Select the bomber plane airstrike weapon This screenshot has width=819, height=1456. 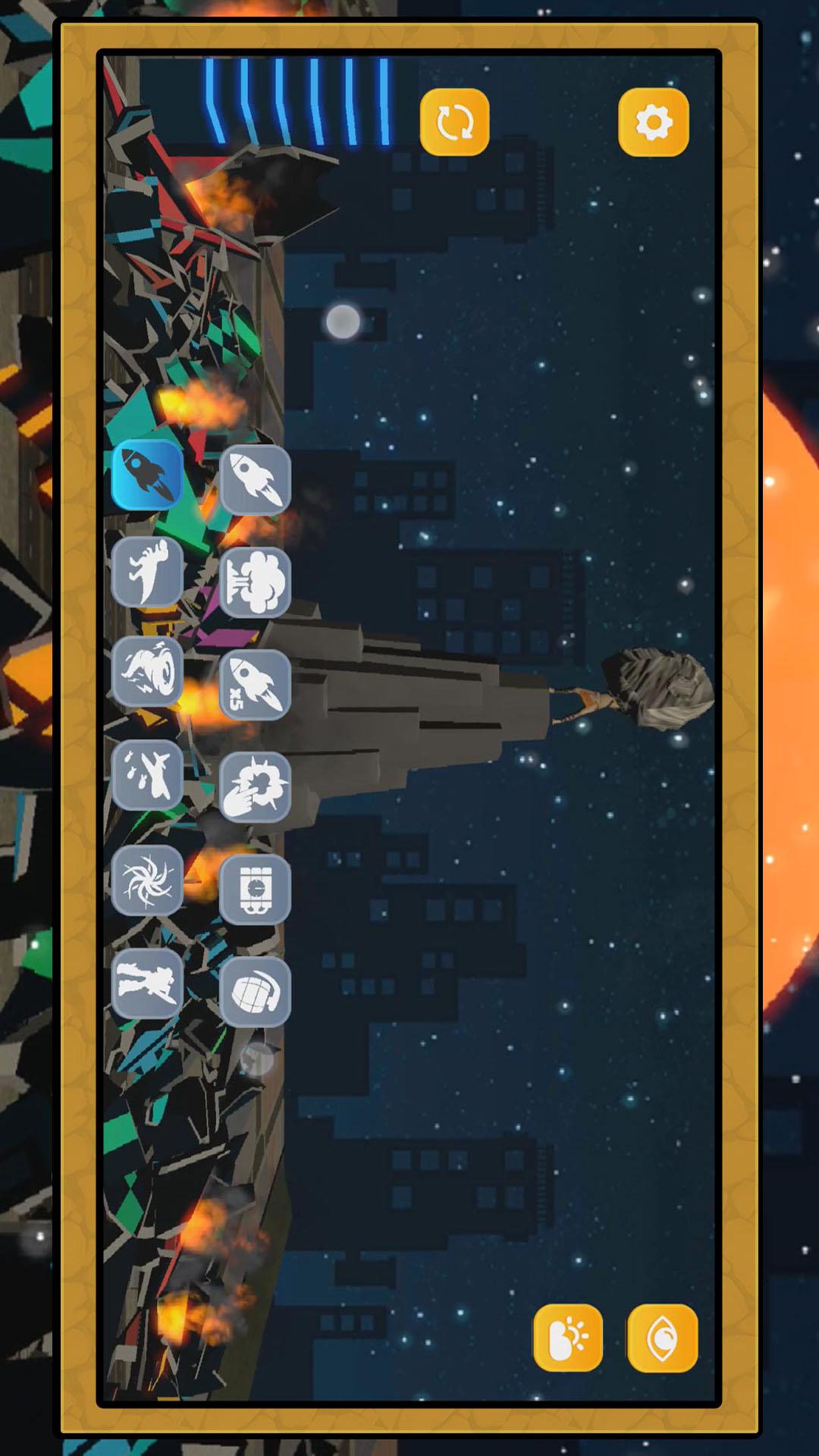[148, 774]
